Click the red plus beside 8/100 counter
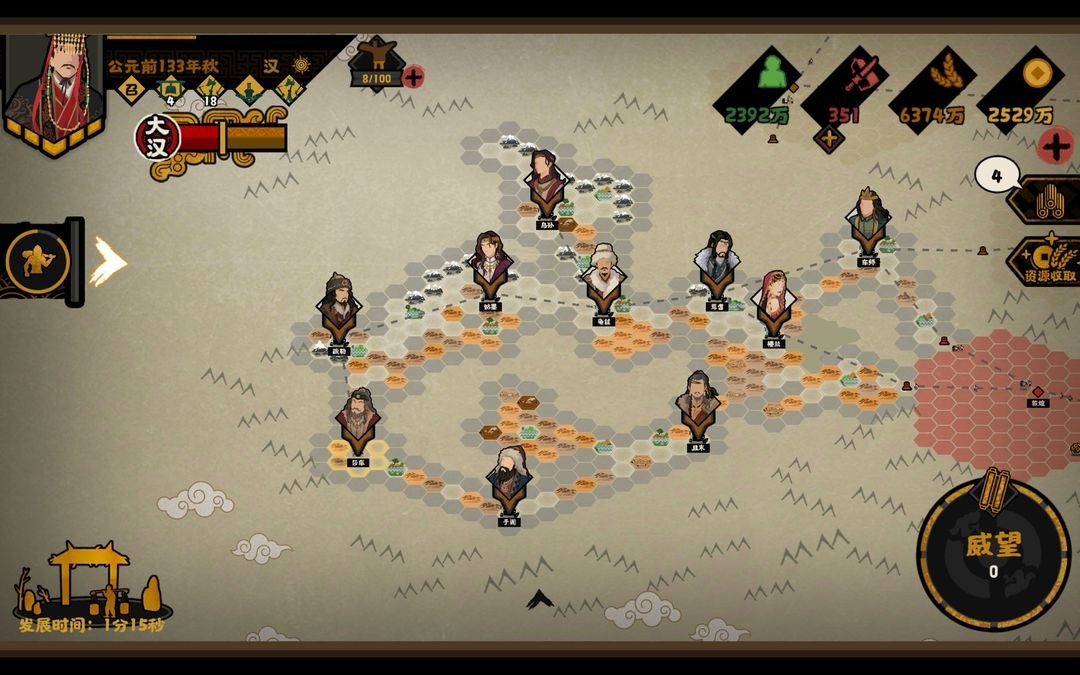1080x675 pixels. point(413,77)
